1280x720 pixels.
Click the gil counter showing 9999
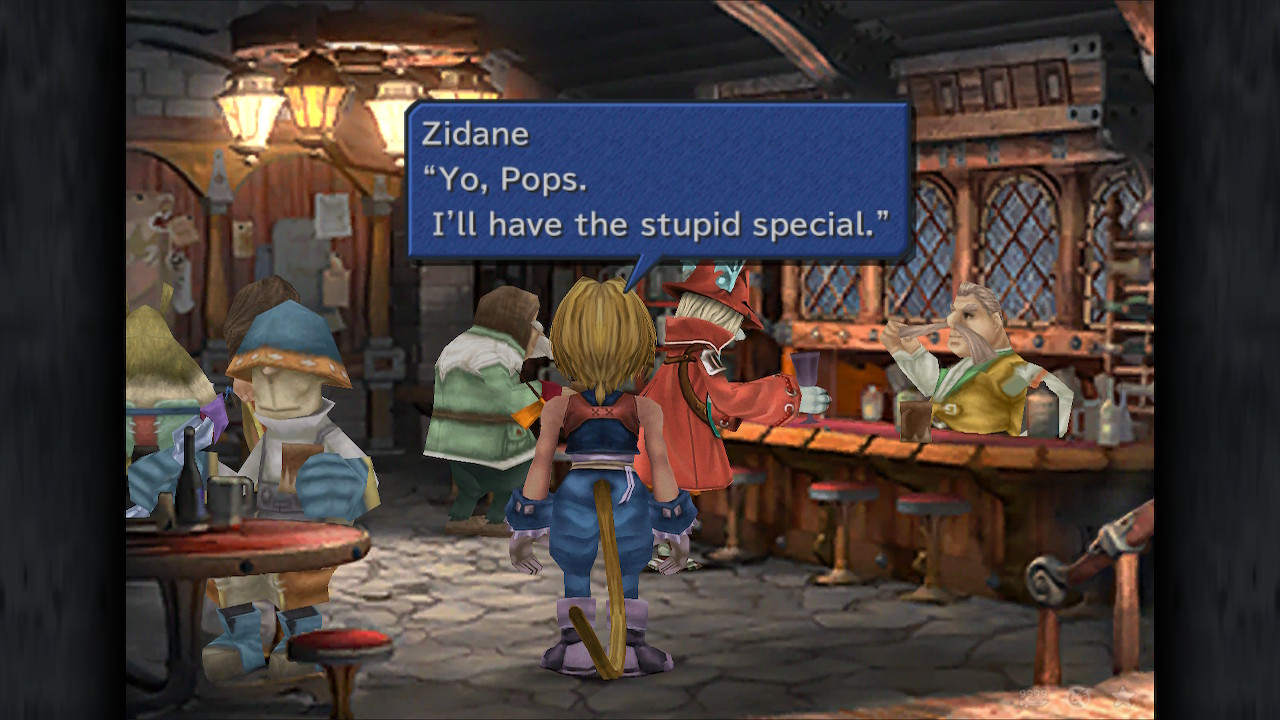pos(1032,694)
